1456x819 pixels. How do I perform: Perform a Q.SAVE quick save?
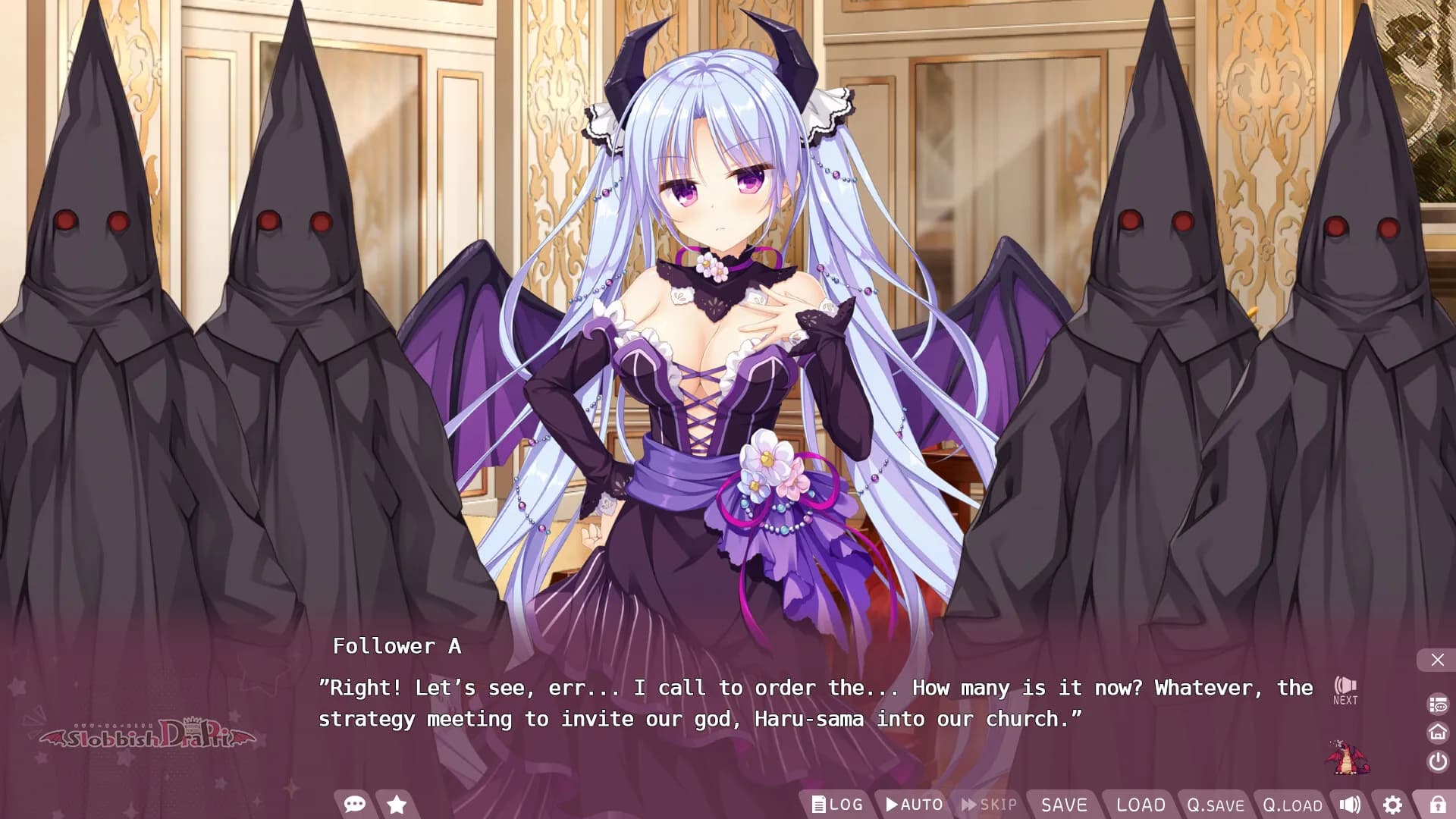tap(1216, 805)
